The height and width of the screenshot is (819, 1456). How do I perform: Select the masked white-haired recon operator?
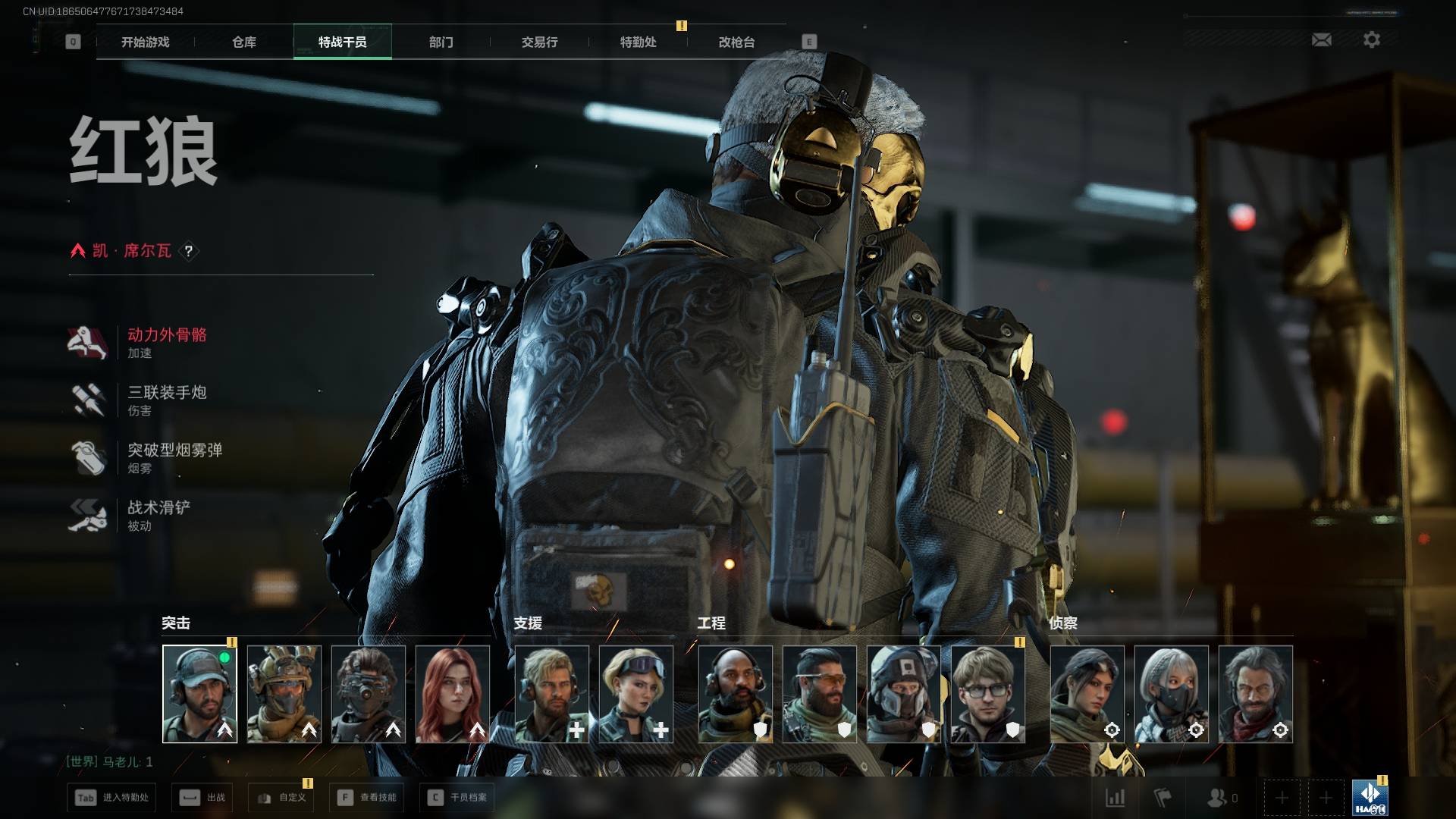click(x=1171, y=694)
